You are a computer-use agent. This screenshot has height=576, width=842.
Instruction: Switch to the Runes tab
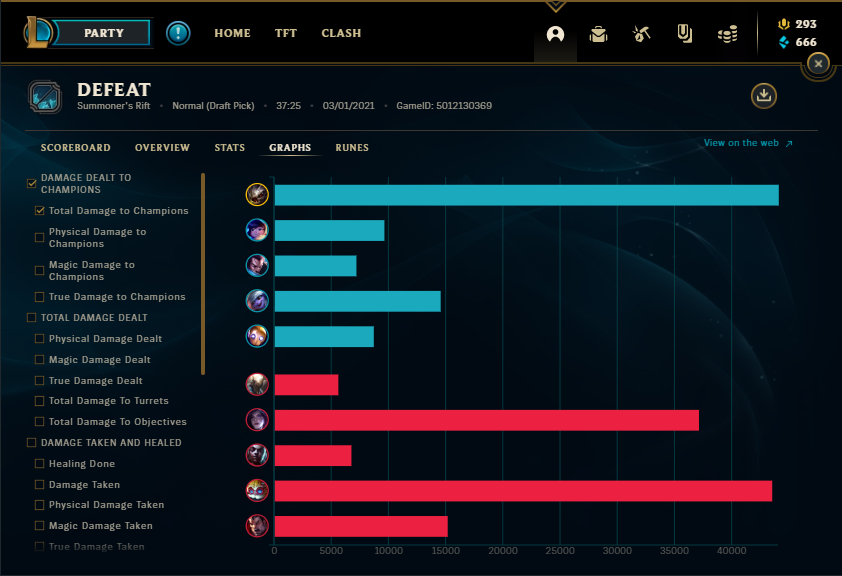coord(352,148)
